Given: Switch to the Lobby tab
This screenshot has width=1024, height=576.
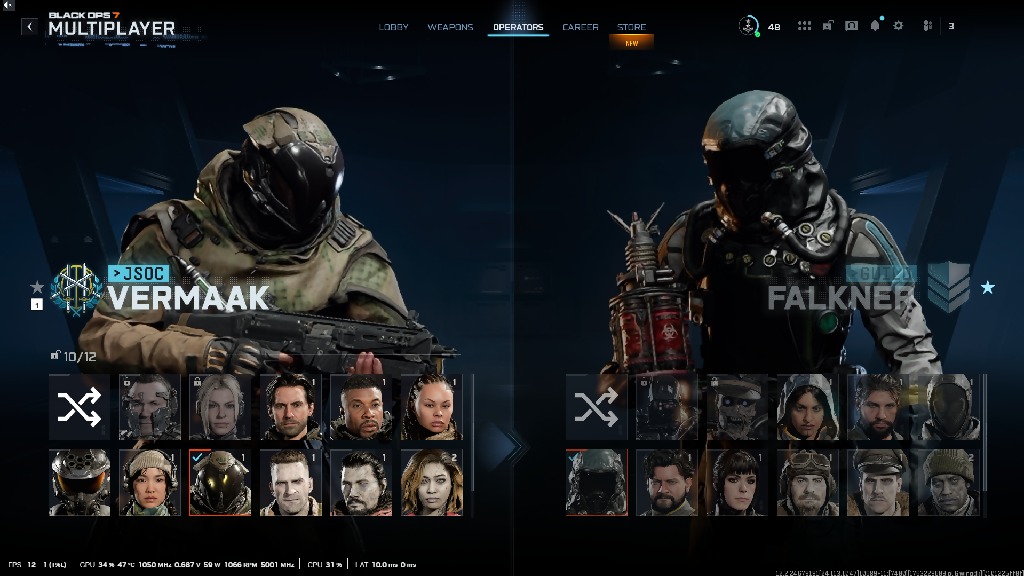Looking at the screenshot, I should [x=393, y=27].
